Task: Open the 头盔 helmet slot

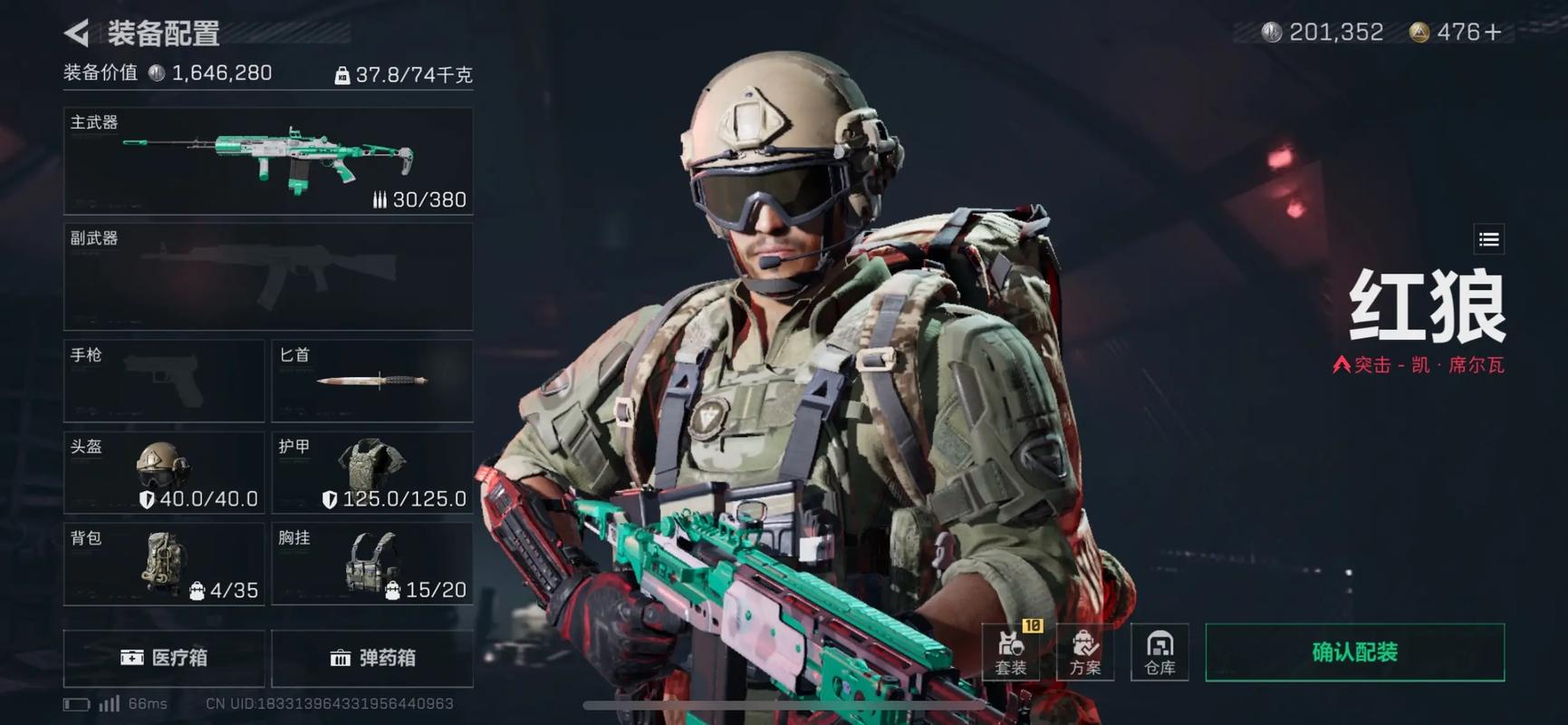Action: click(x=164, y=473)
